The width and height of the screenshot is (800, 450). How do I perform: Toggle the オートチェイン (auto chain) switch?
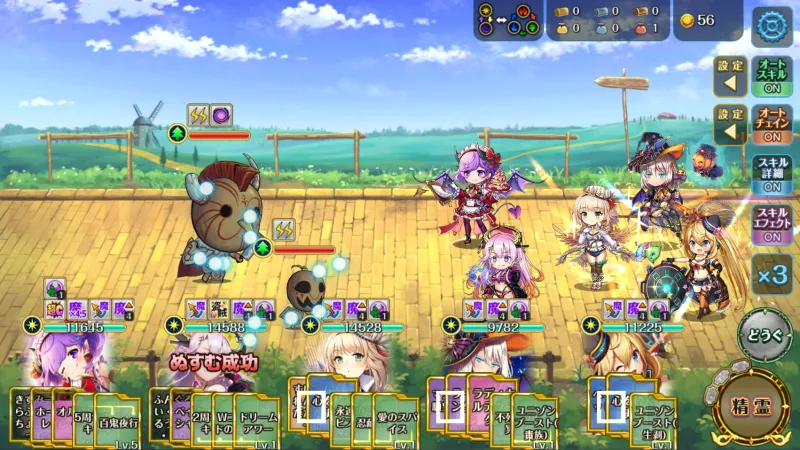771,124
